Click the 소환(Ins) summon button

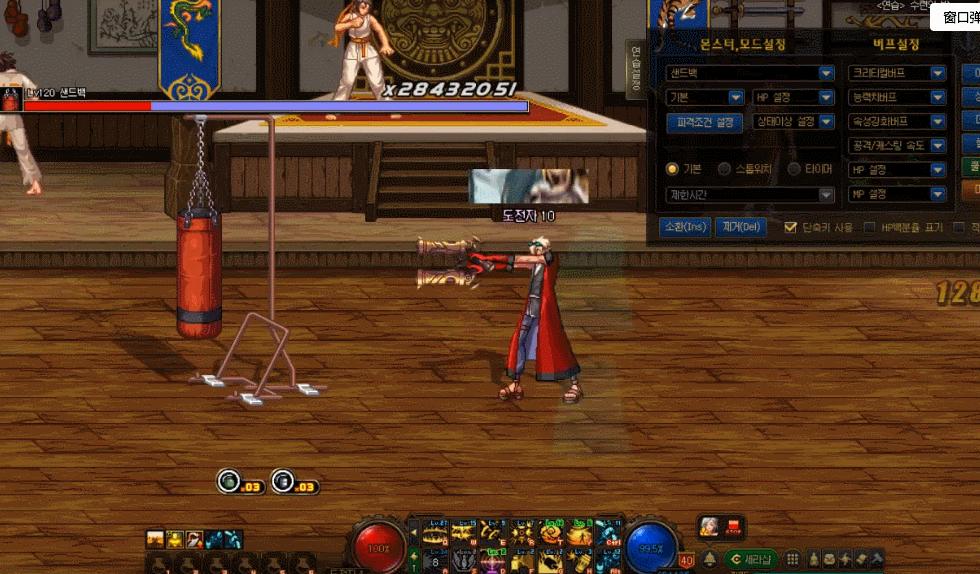point(685,227)
